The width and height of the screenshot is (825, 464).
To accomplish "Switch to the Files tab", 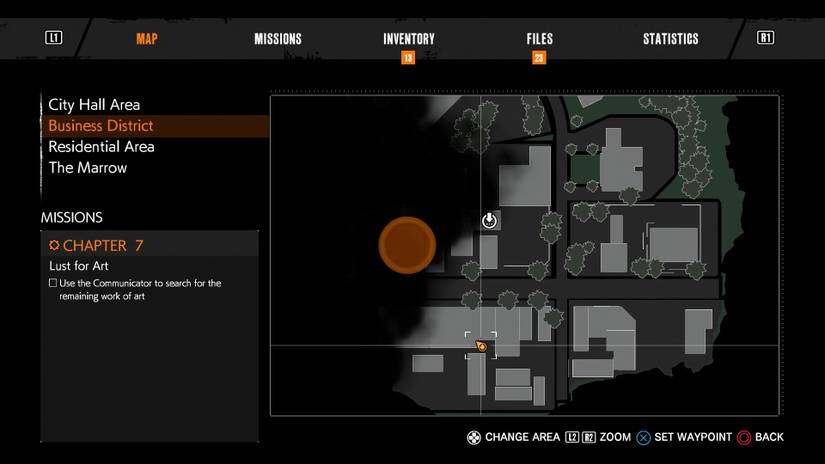I will click(x=539, y=39).
